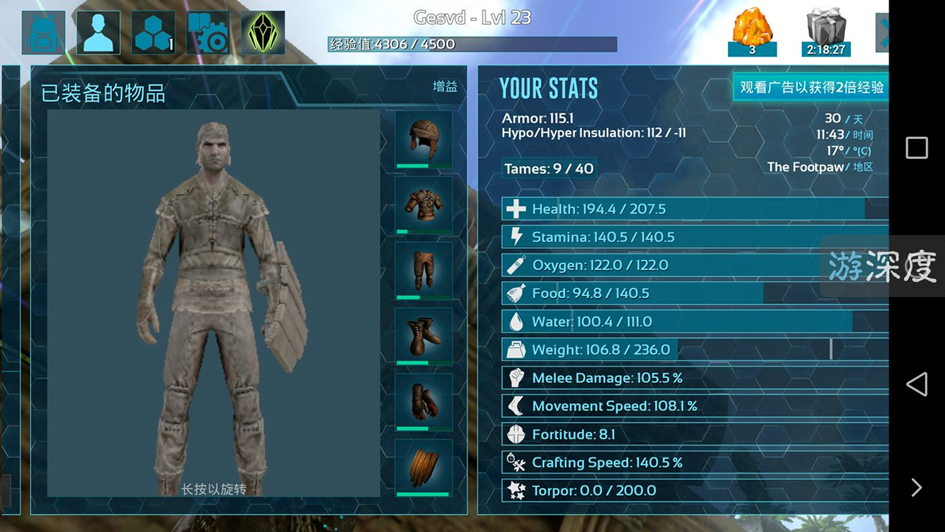The image size is (945, 532).
Task: Open the amber currency shop
Action: tap(752, 33)
